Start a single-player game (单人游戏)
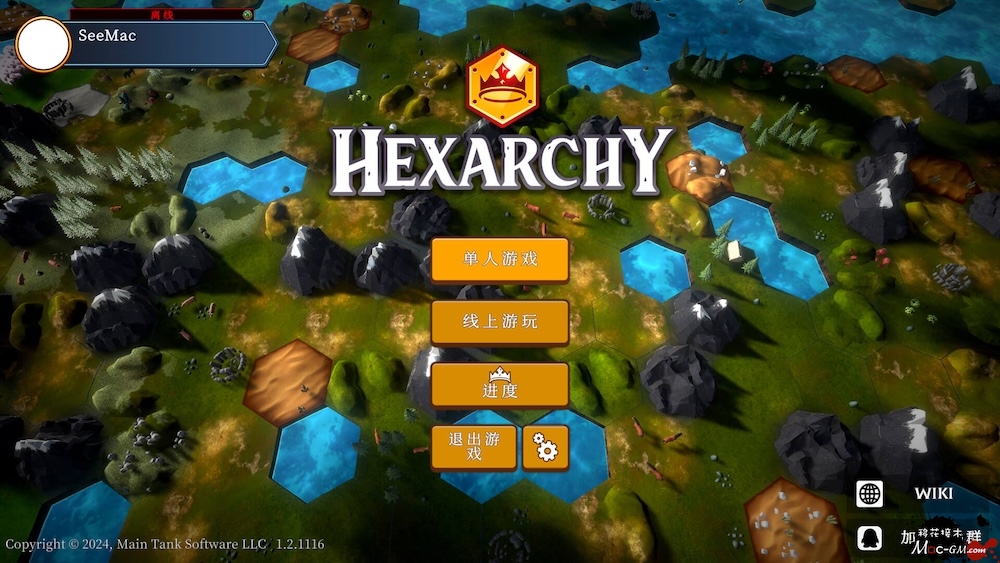This screenshot has height=563, width=1000. (x=500, y=260)
